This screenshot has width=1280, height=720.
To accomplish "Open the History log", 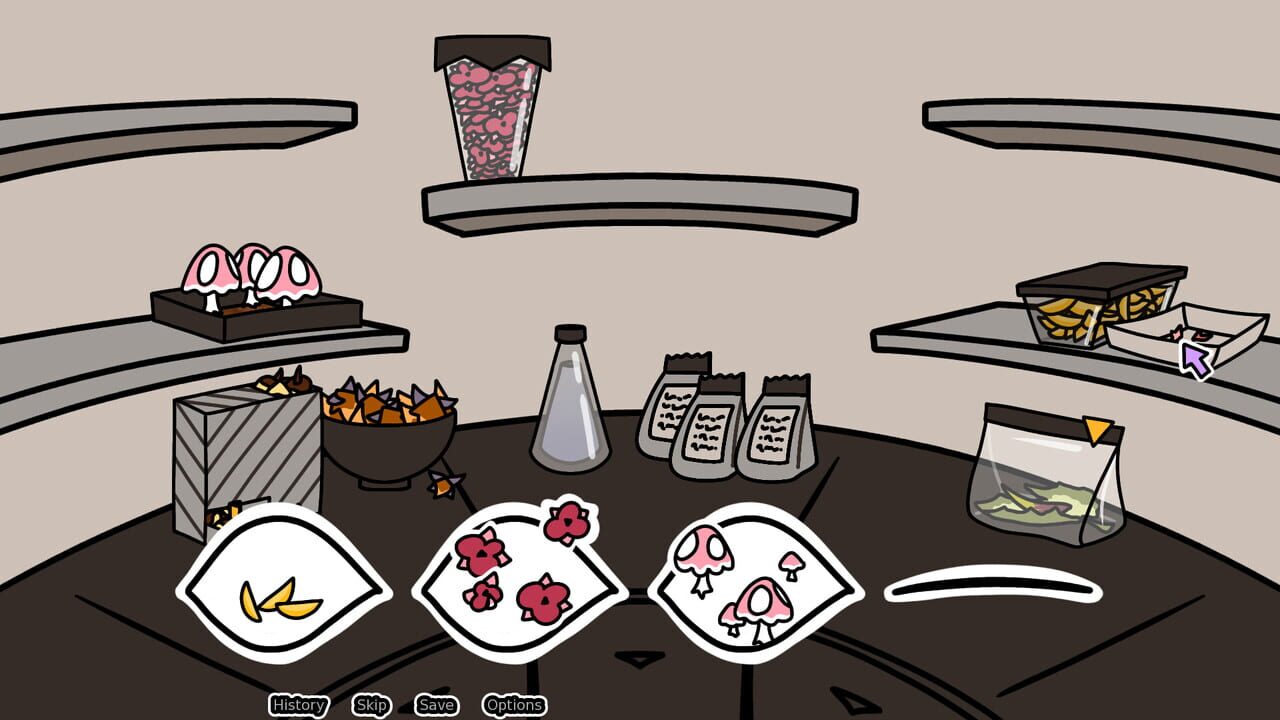I will coord(297,705).
